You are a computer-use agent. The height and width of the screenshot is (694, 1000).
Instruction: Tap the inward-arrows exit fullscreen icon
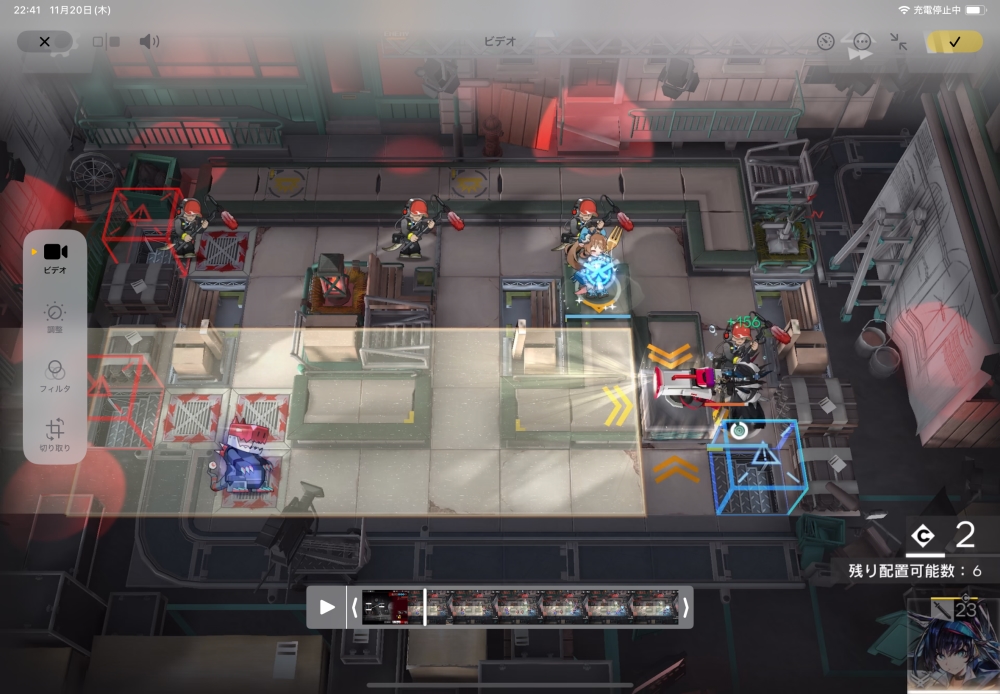pos(899,42)
